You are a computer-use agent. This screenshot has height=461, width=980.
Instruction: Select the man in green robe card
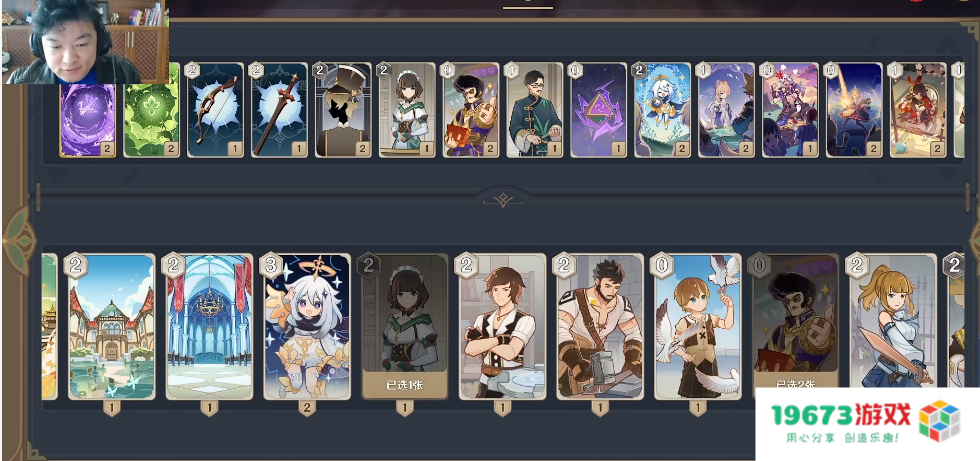(535, 110)
